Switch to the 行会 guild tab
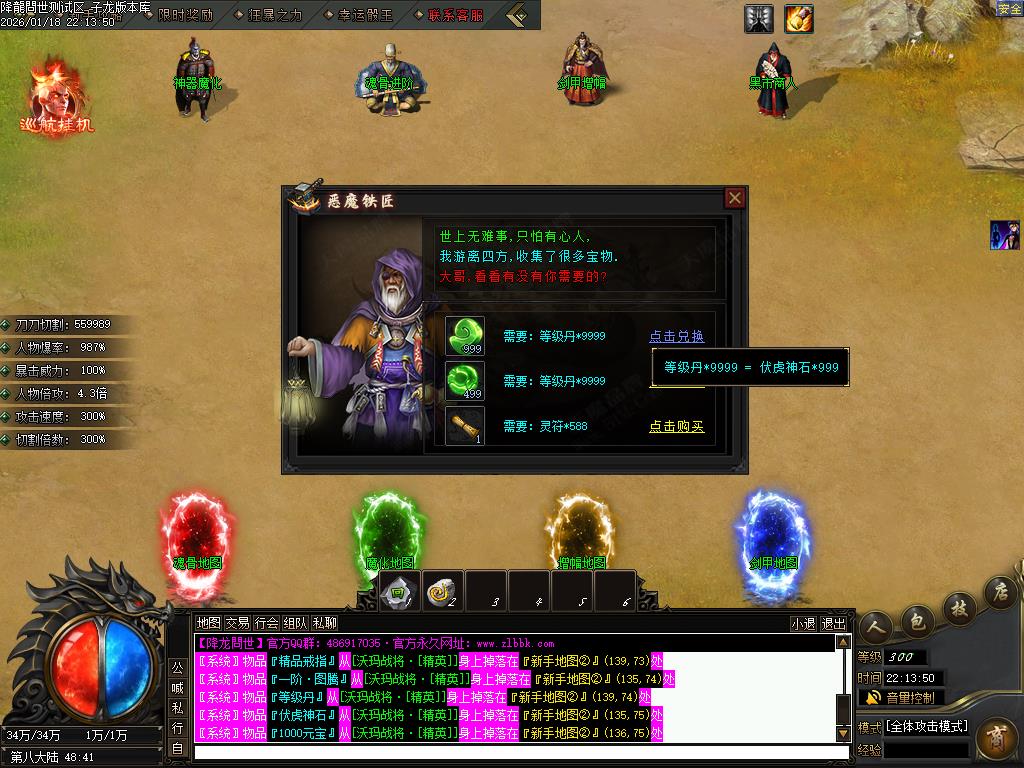Screen dimensions: 1024x768 point(267,622)
